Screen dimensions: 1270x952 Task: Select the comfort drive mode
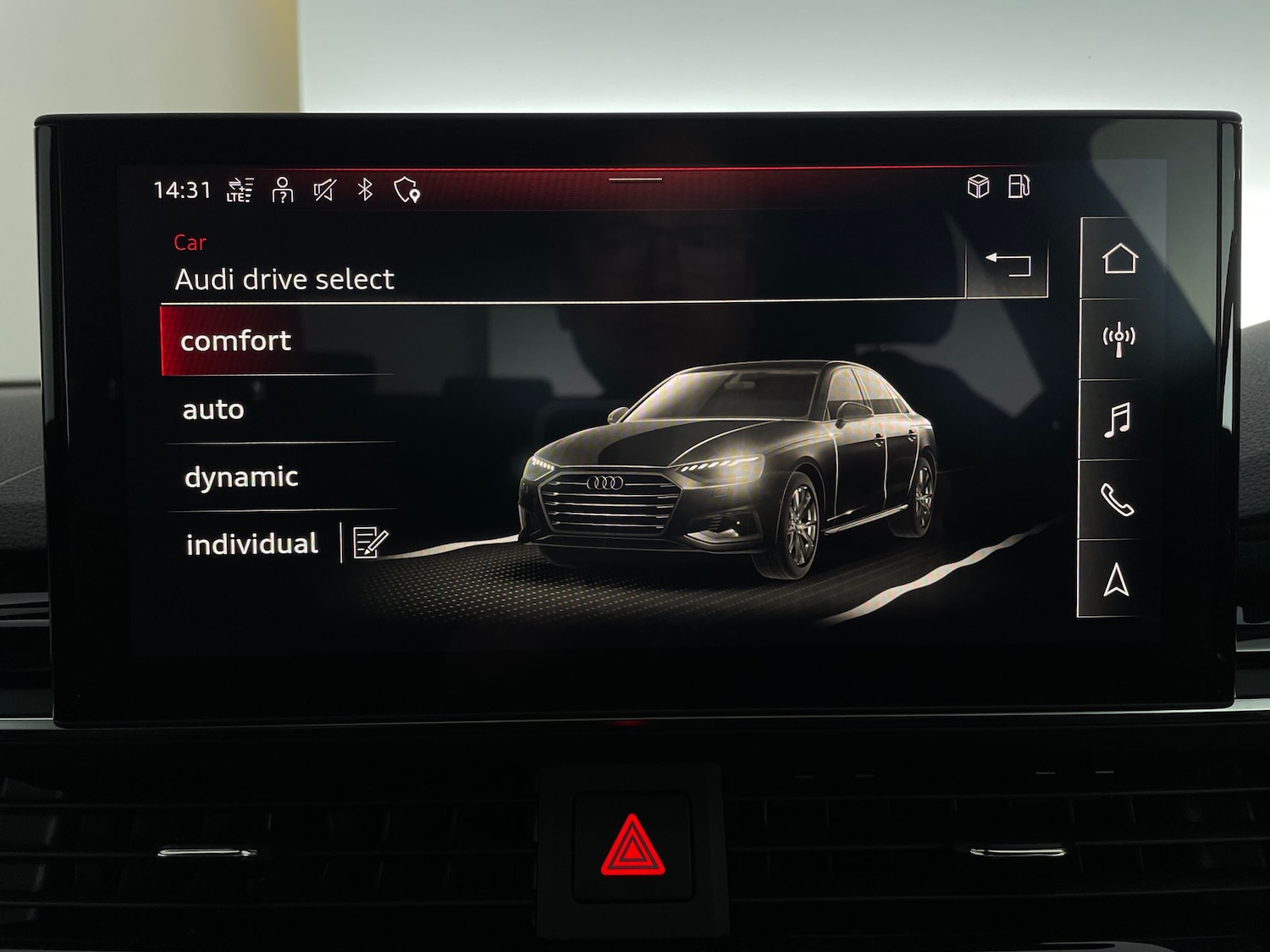[237, 340]
